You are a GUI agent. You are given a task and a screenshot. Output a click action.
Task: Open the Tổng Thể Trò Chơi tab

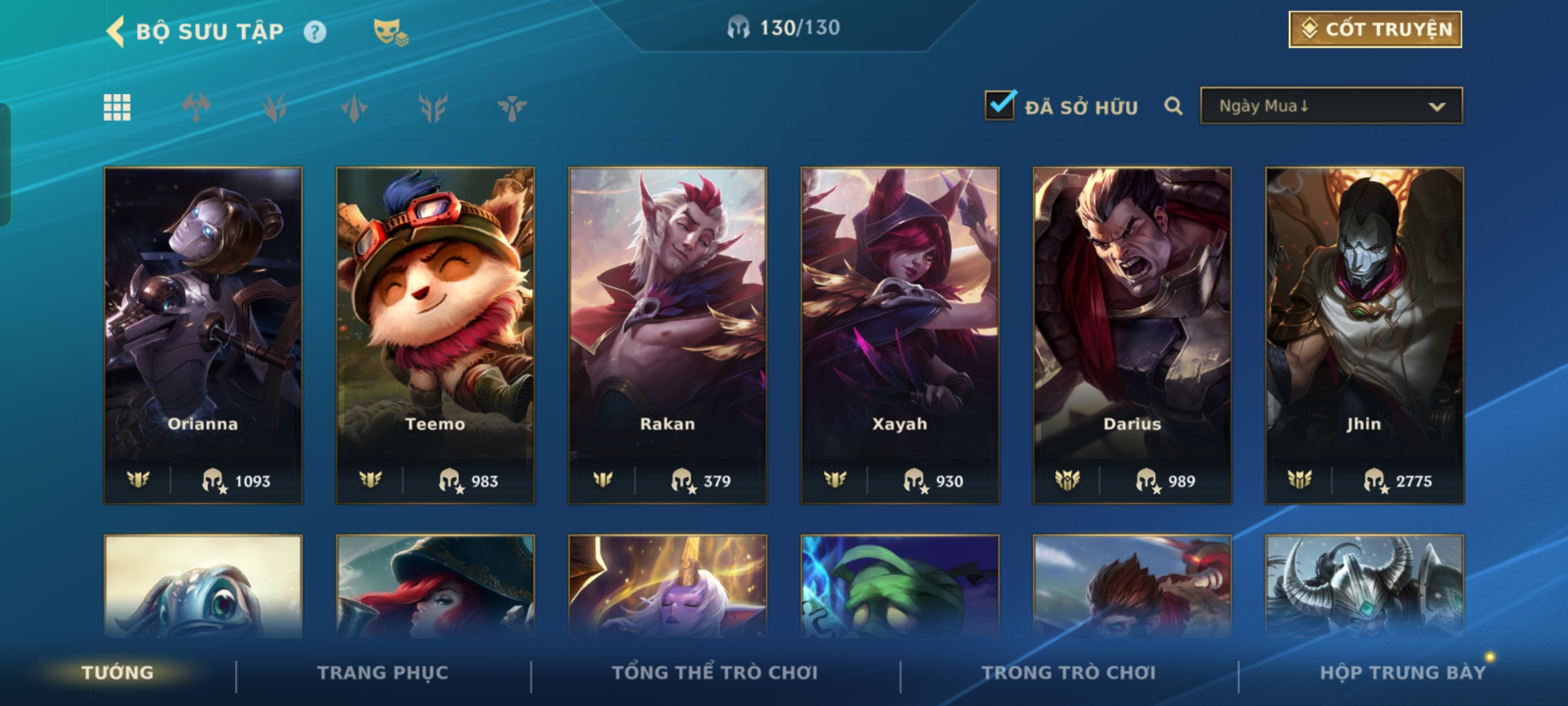[715, 673]
